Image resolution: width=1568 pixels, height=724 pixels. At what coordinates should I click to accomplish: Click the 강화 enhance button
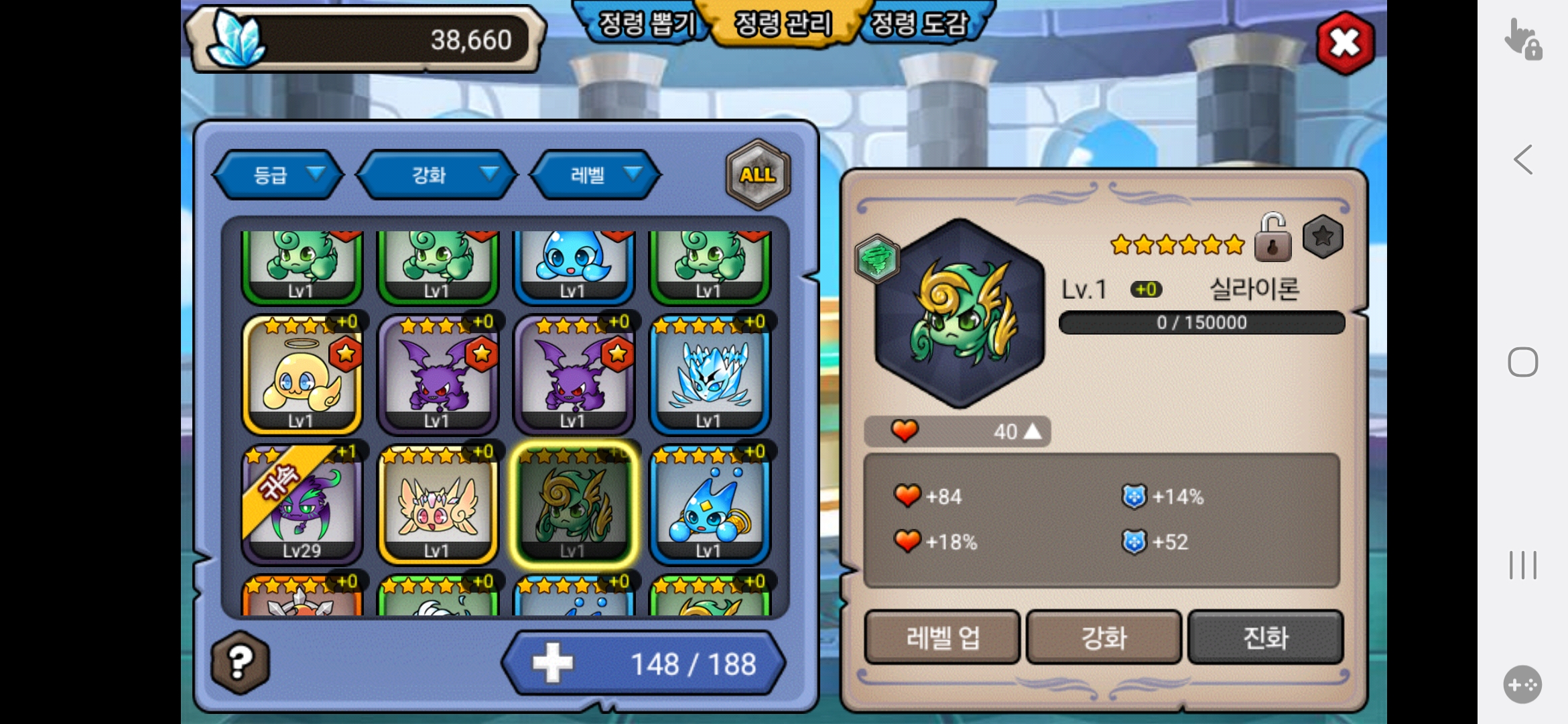coord(1104,638)
